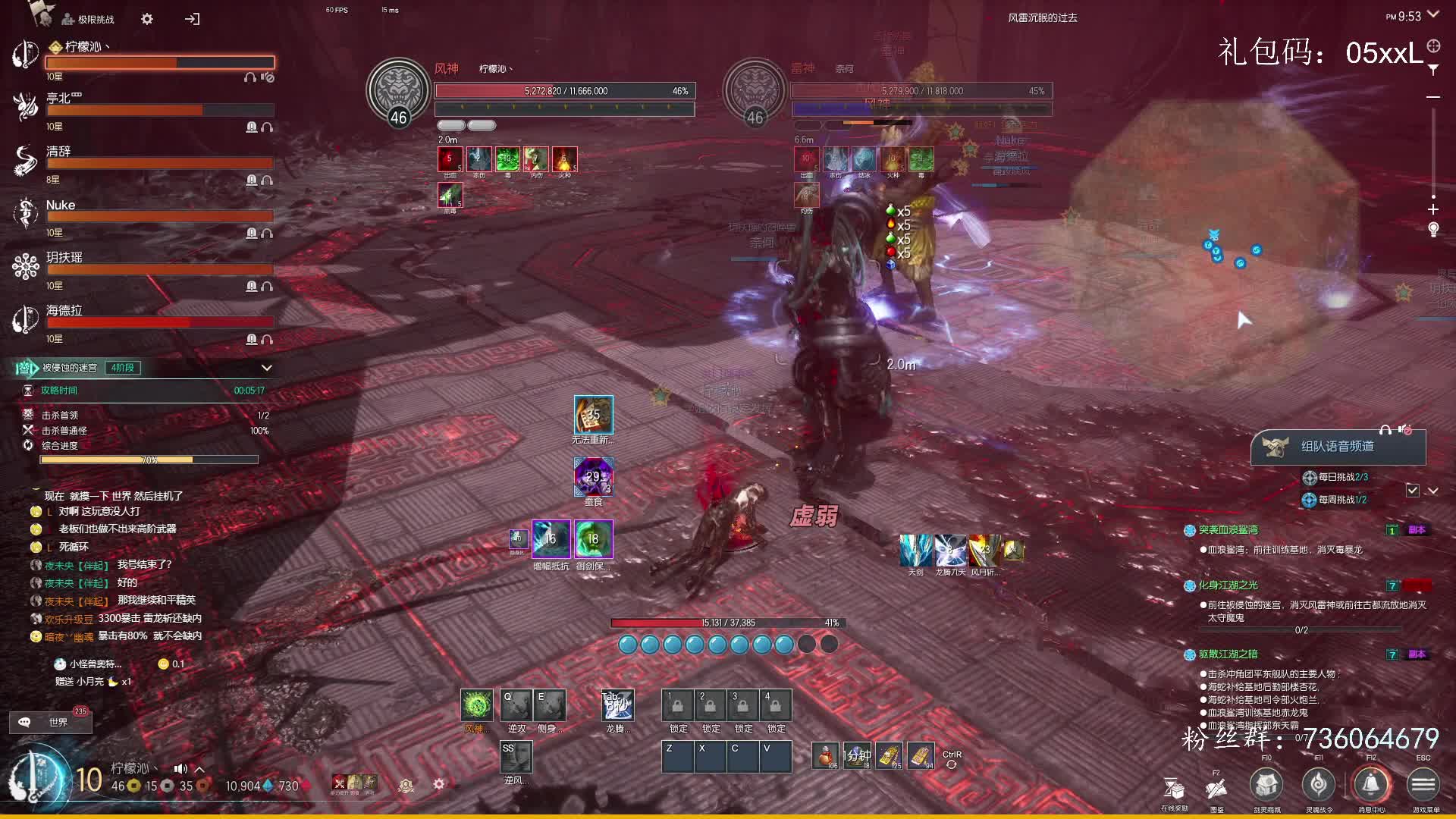The width and height of the screenshot is (1456, 819).
Task: Activate the 风神 green skill icon
Action: tap(477, 705)
